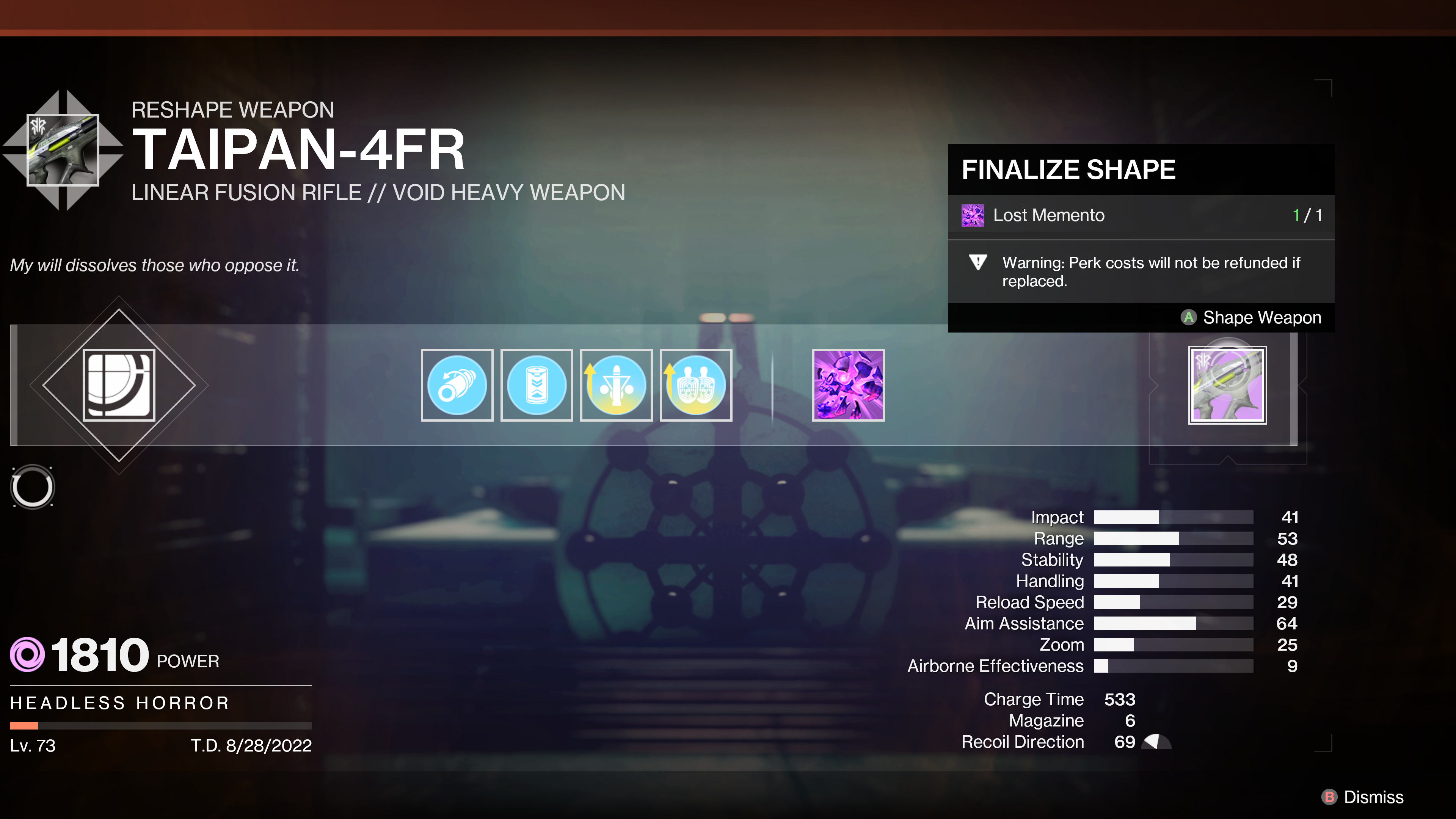Select the handling boost perk icon
This screenshot has width=1456, height=819.
tap(696, 385)
